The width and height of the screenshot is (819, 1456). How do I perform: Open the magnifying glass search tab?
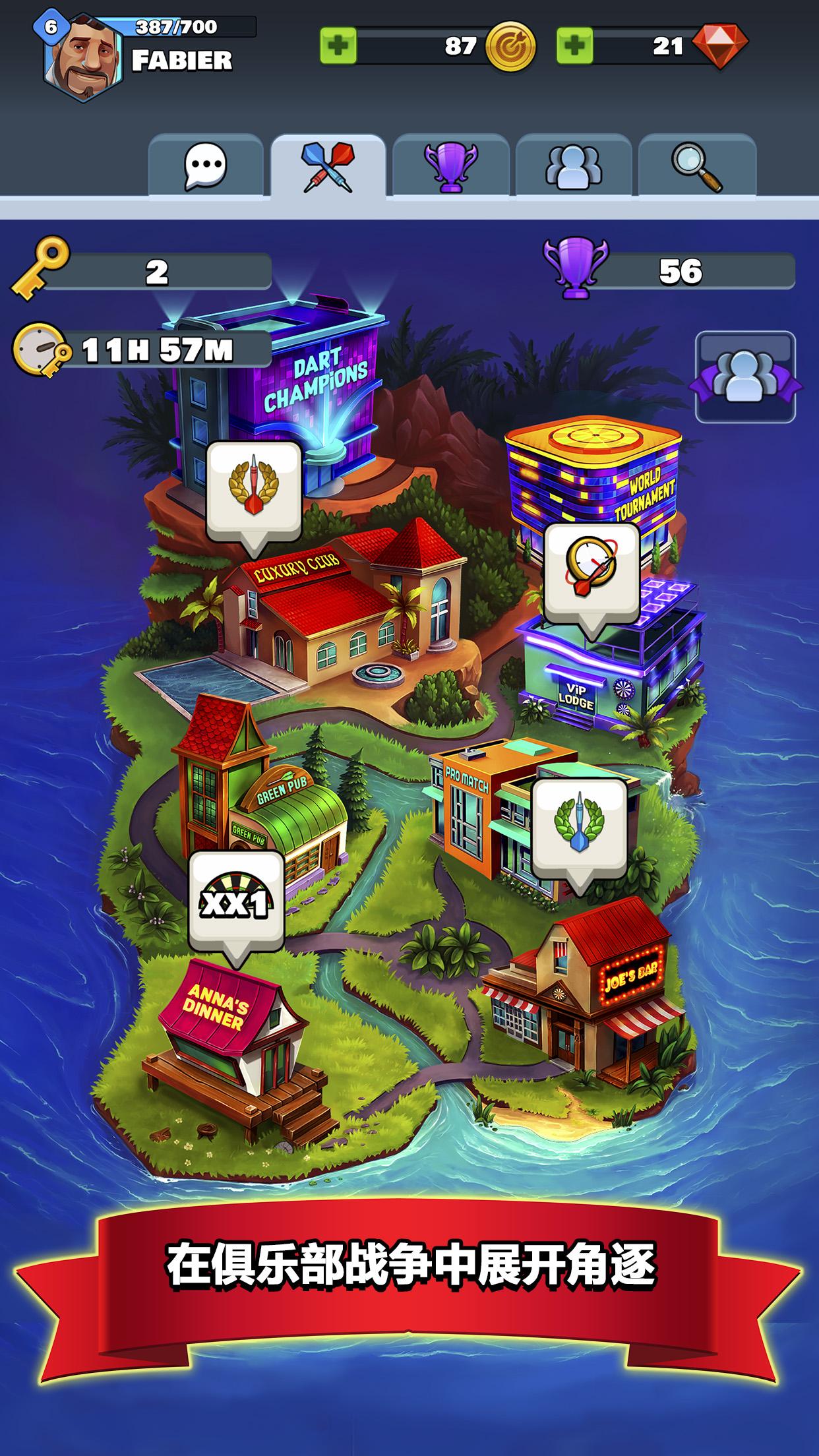click(697, 166)
